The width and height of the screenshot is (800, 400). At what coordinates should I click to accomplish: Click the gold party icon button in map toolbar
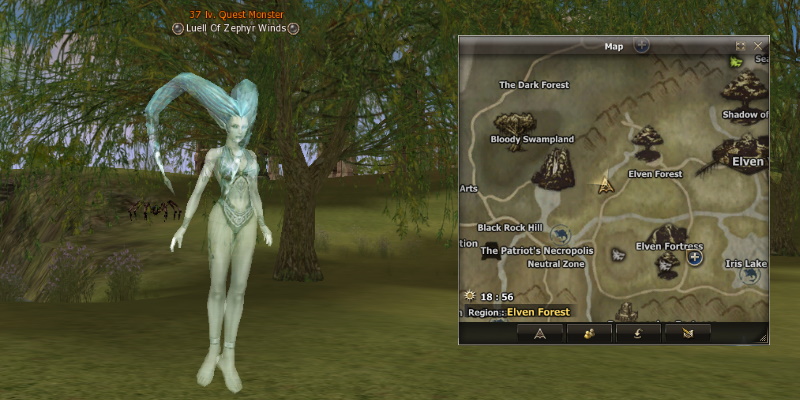[589, 334]
